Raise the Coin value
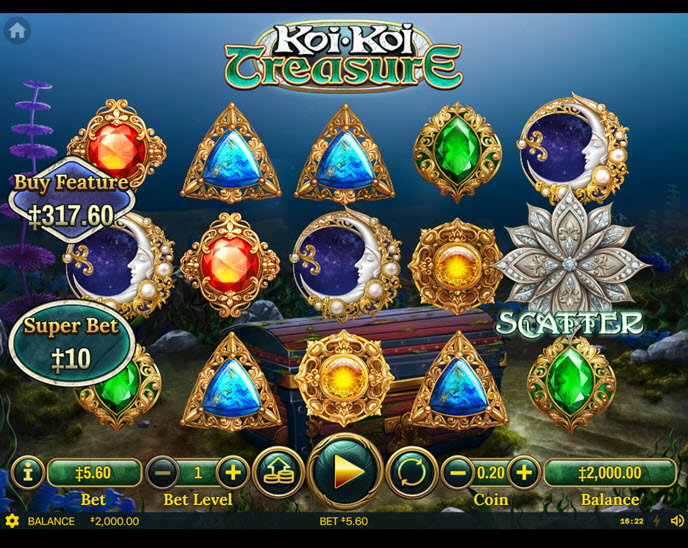Image resolution: width=688 pixels, height=548 pixels. 523,472
